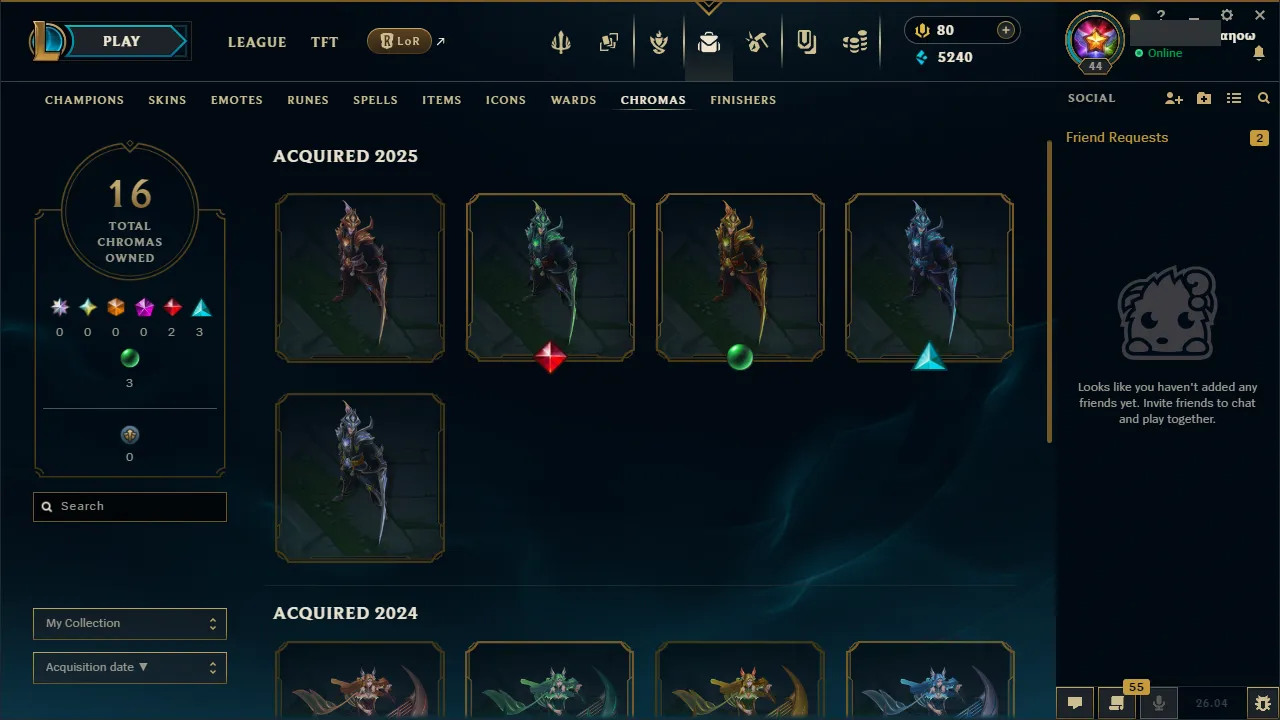Click the PLAY button
1280x720 pixels.
pyautogui.click(x=121, y=41)
